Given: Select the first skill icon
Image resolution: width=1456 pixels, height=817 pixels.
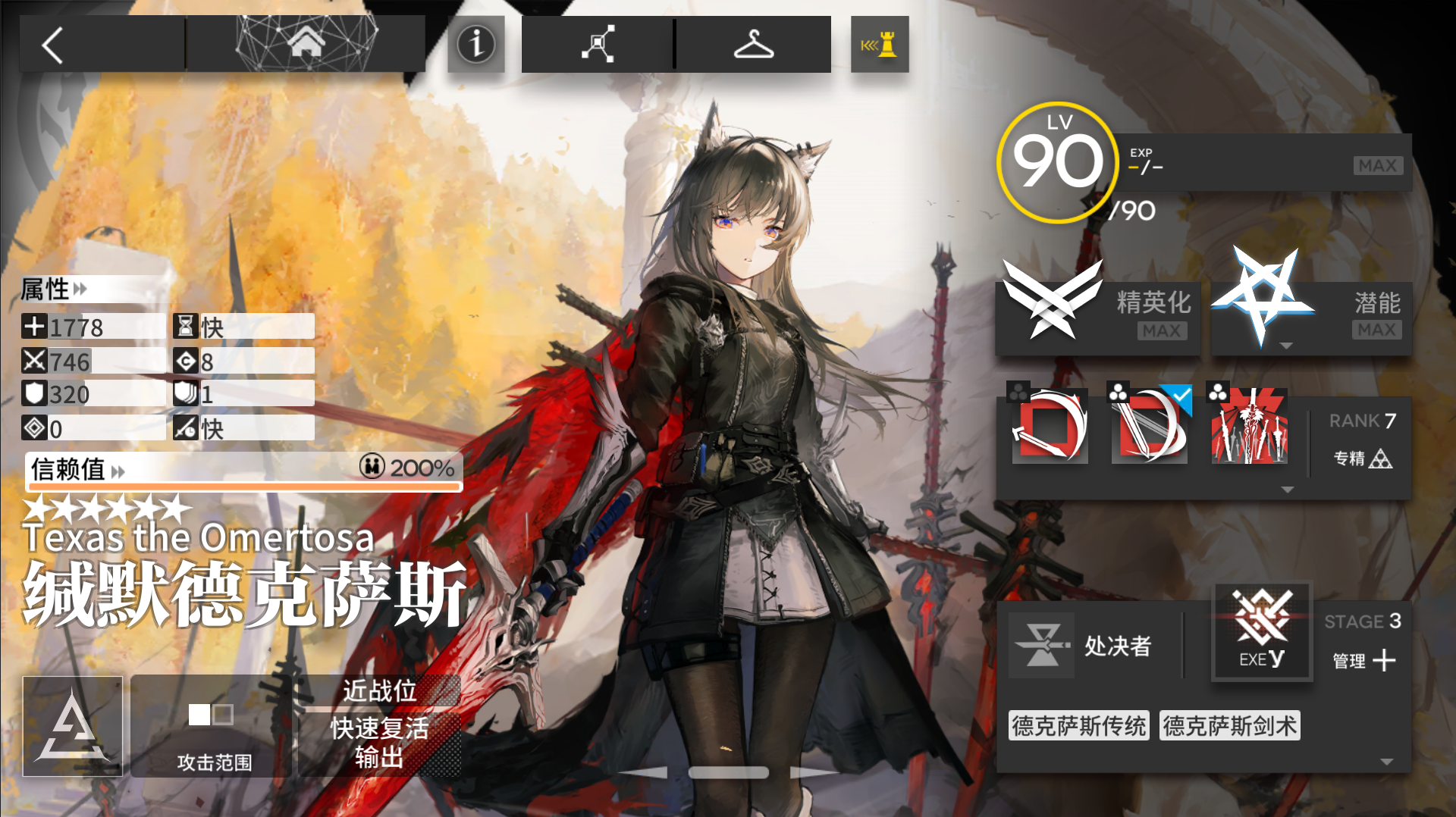Looking at the screenshot, I should pos(1050,428).
